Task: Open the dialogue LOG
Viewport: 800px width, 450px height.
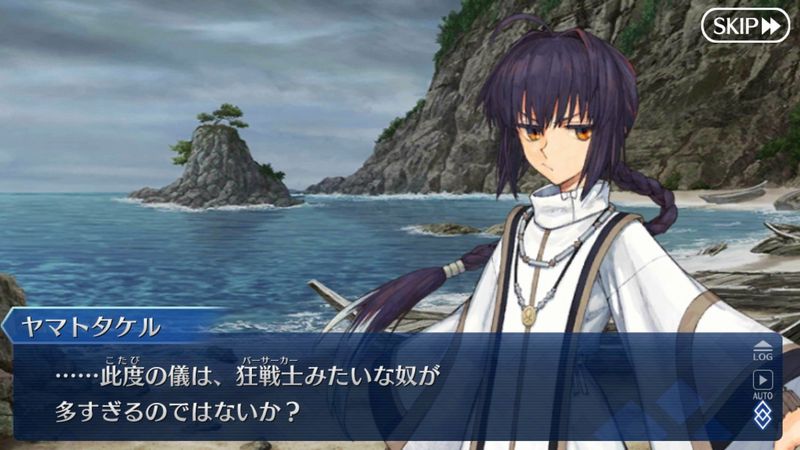Action: pyautogui.click(x=763, y=349)
